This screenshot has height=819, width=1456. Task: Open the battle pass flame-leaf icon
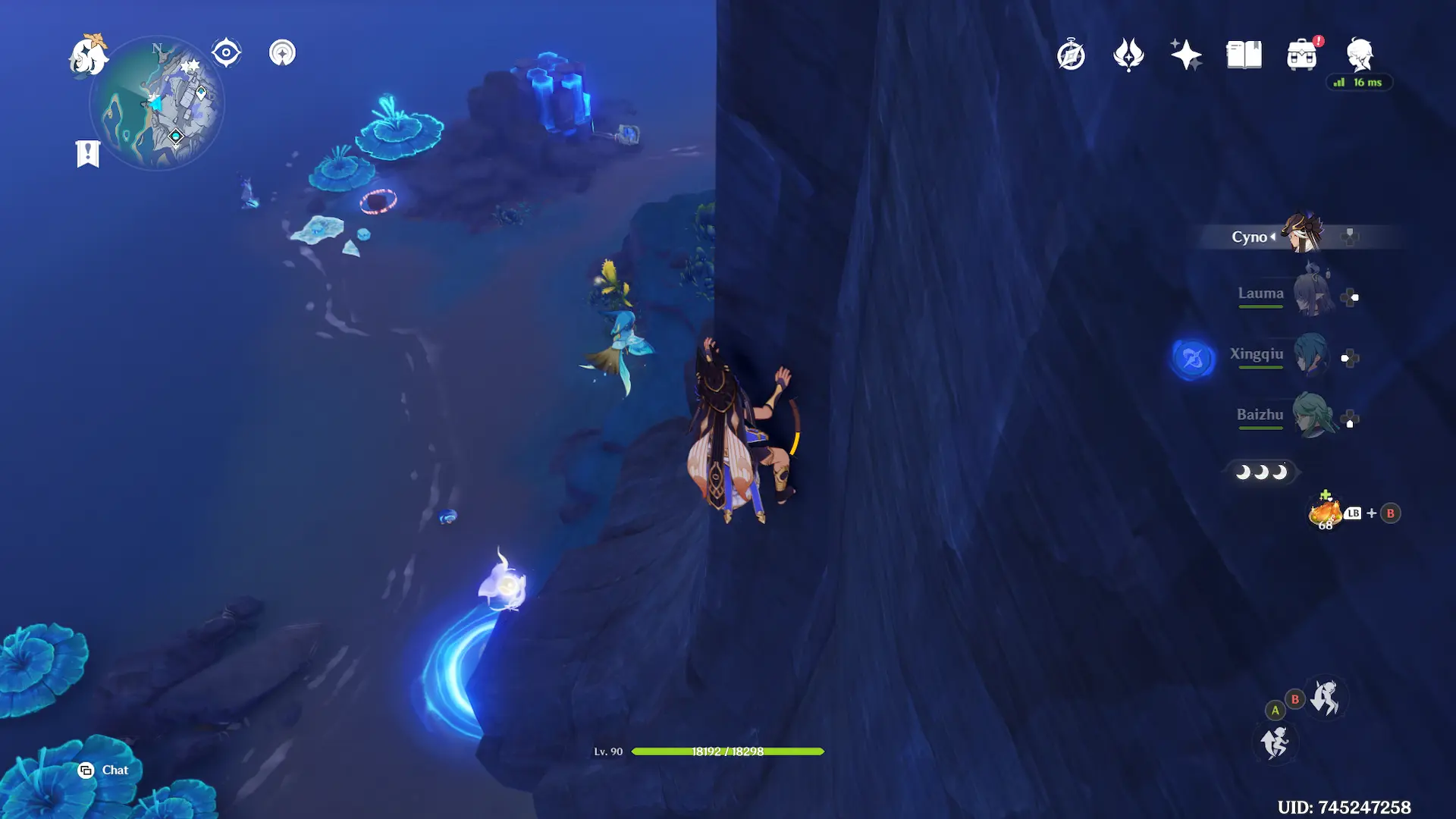click(x=1128, y=55)
